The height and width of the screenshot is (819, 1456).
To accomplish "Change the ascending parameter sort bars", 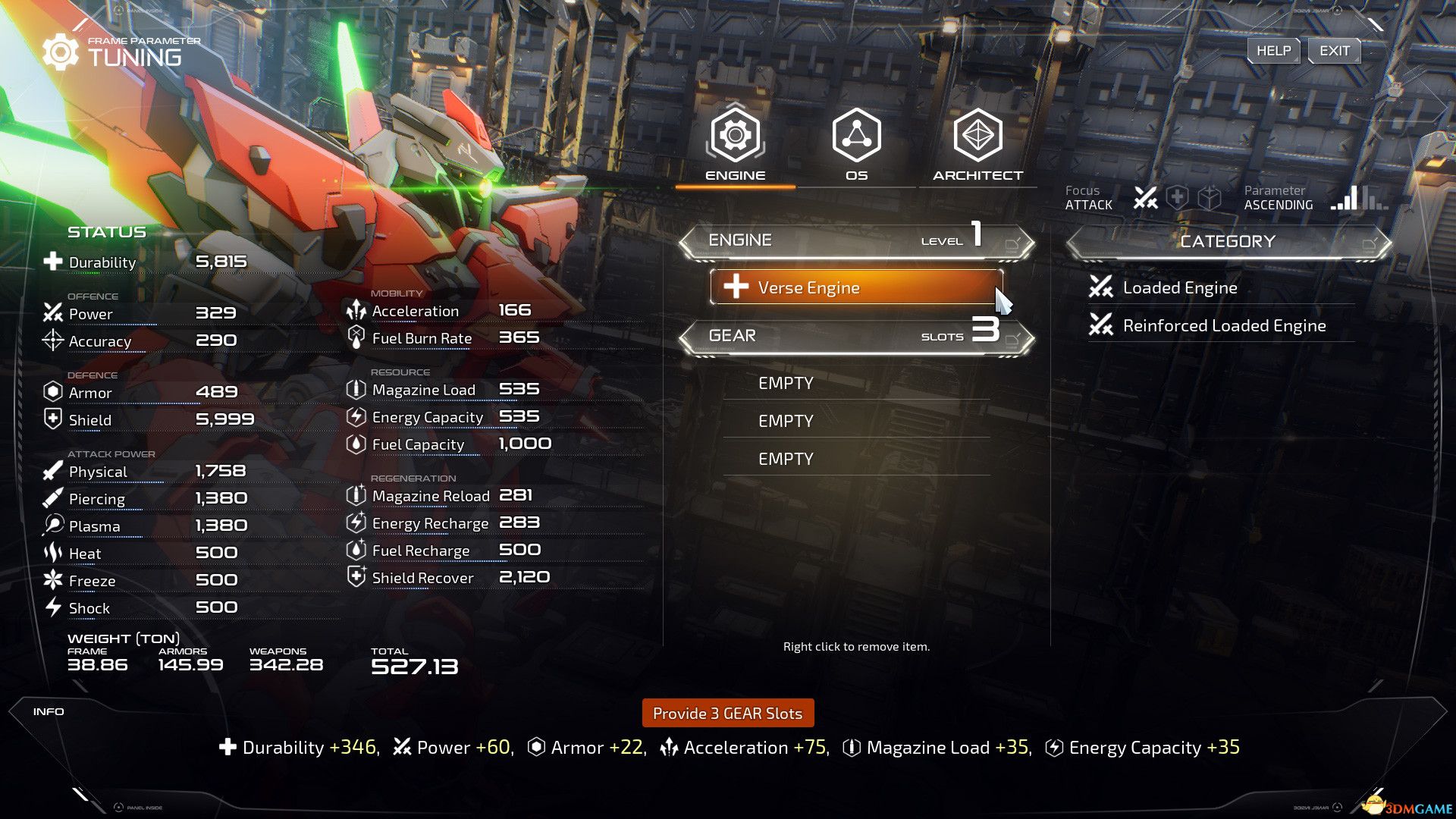I will (1359, 199).
